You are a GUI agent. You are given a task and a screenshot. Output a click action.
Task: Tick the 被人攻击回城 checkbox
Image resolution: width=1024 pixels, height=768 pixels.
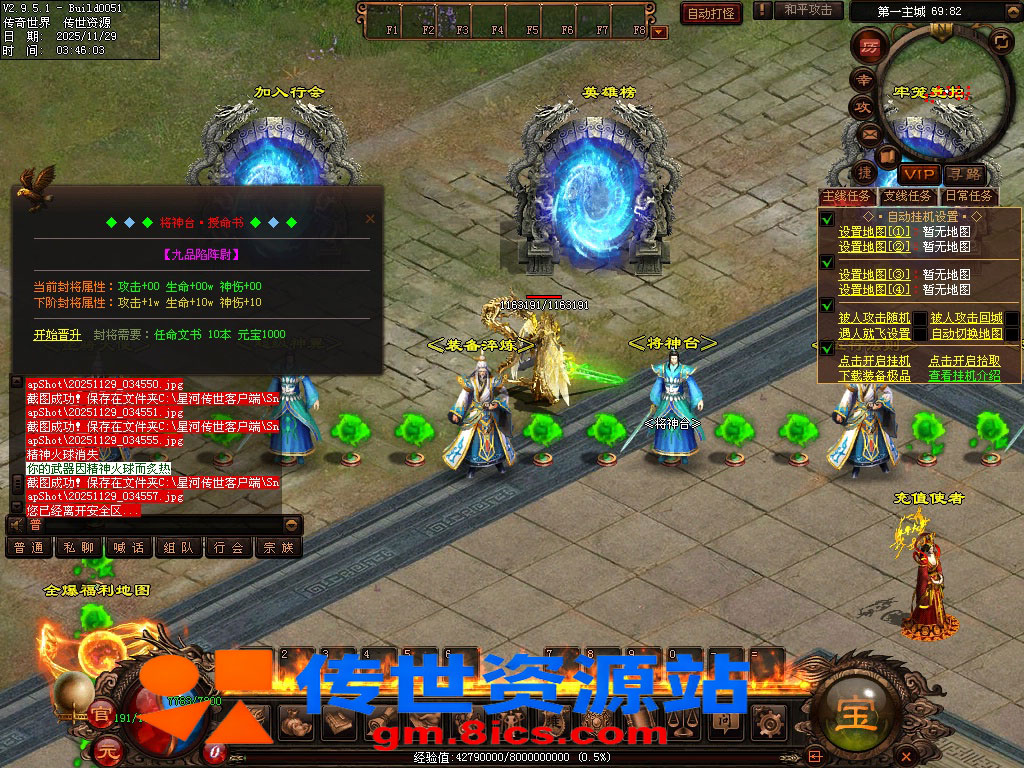click(1012, 319)
